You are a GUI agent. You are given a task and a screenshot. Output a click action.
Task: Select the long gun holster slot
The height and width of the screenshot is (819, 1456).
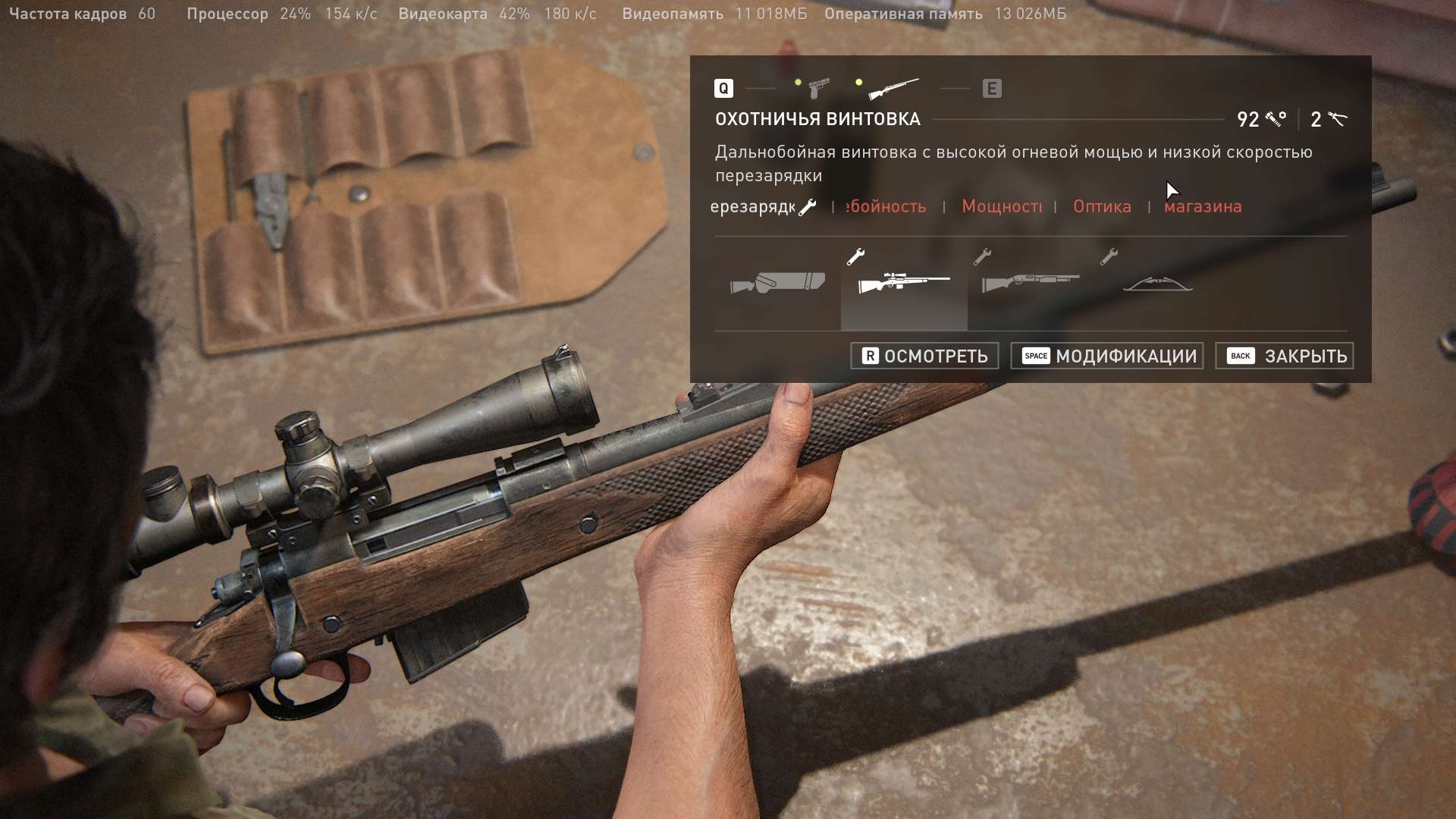pos(777,283)
